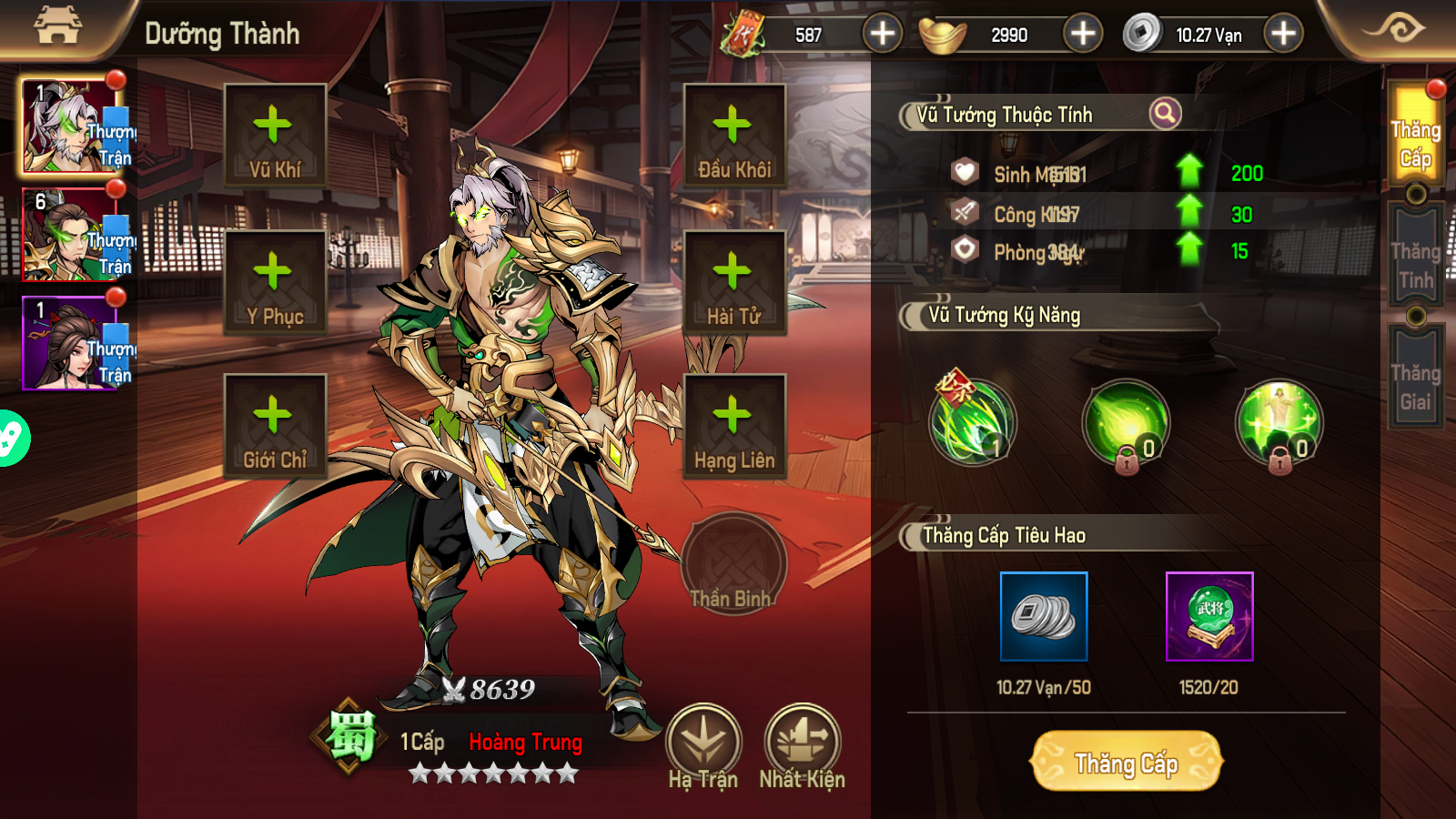Switch to the Thăng Giai tab
Screen dimensions: 1456x819
[x=1415, y=386]
